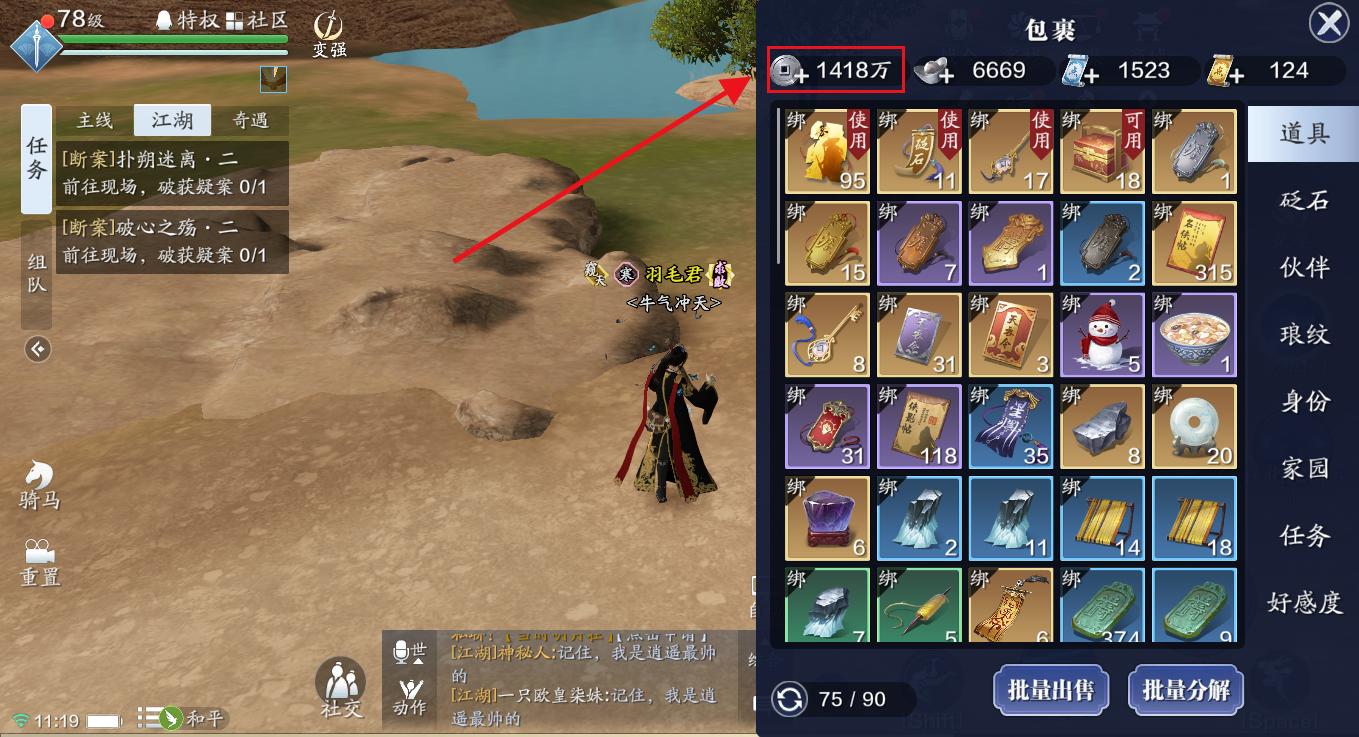Viewport: 1359px width, 737px height.
Task: Close the 包裹 inventory panel
Action: [x=1329, y=24]
